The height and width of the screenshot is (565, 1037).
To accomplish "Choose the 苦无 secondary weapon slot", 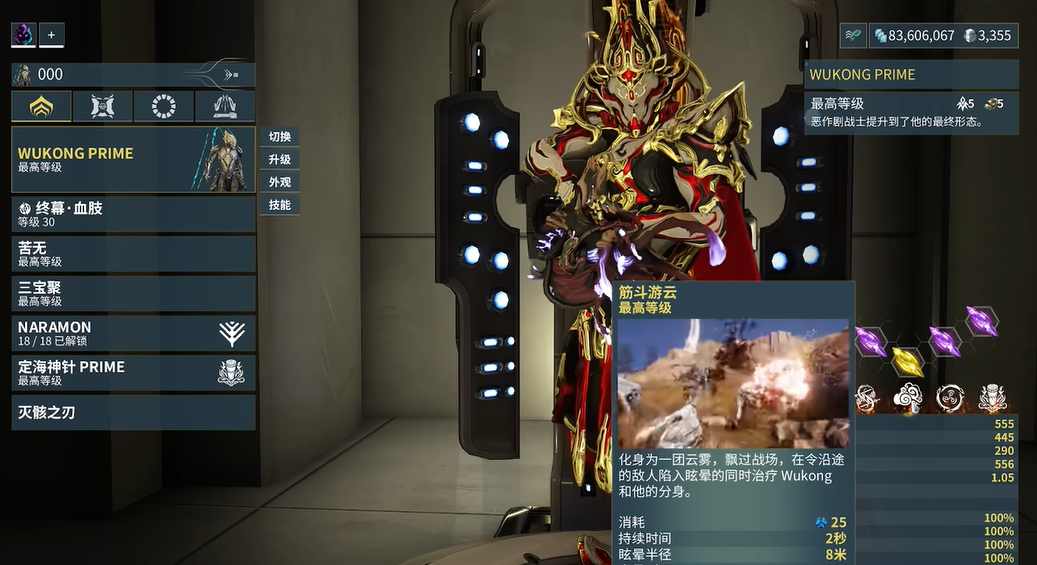I will coord(133,254).
